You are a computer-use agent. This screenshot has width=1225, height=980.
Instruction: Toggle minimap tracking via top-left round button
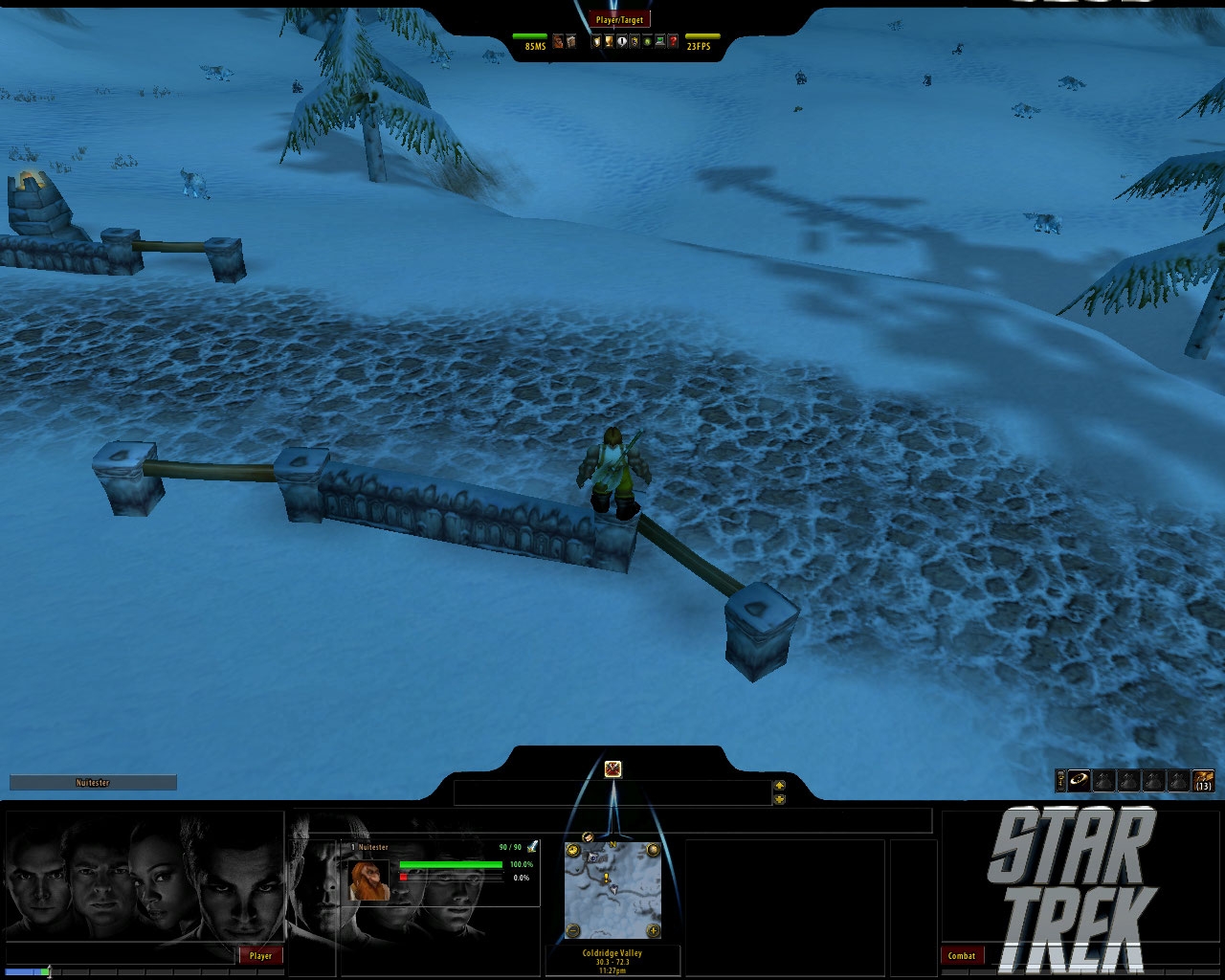[x=572, y=850]
